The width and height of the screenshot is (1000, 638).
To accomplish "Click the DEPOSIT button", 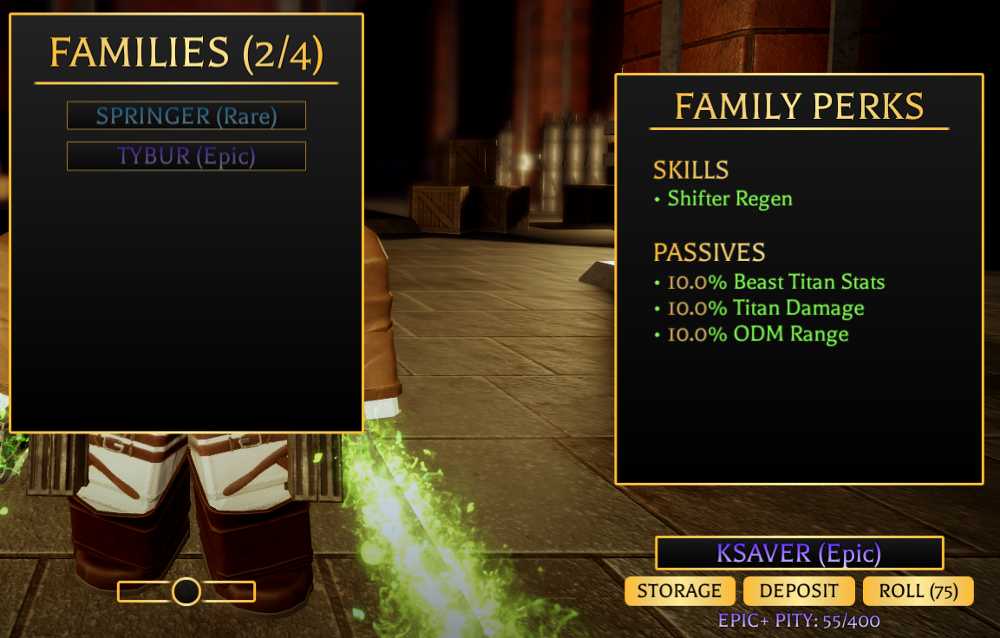I will click(799, 591).
